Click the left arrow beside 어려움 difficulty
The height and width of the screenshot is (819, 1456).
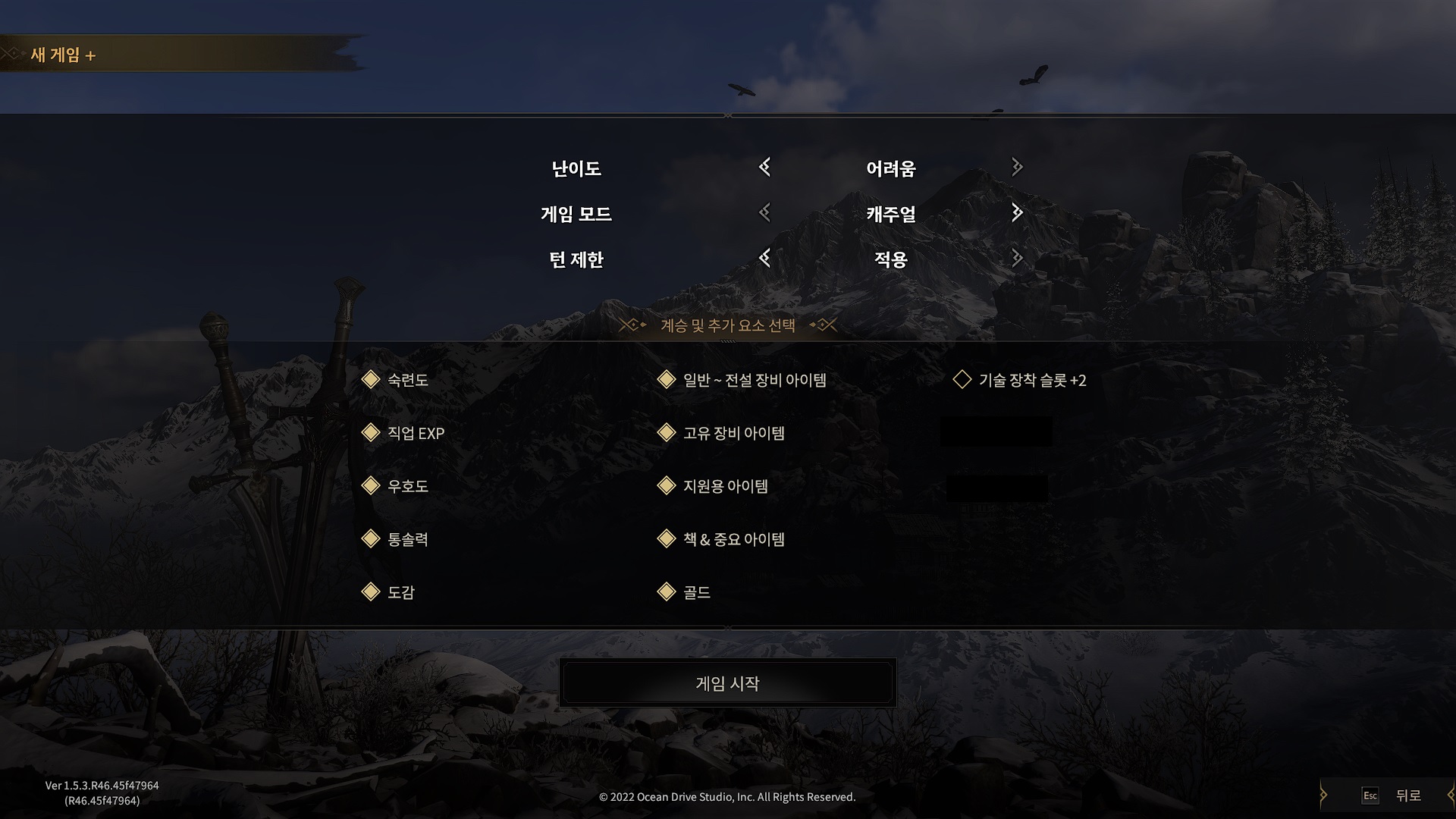(x=764, y=168)
